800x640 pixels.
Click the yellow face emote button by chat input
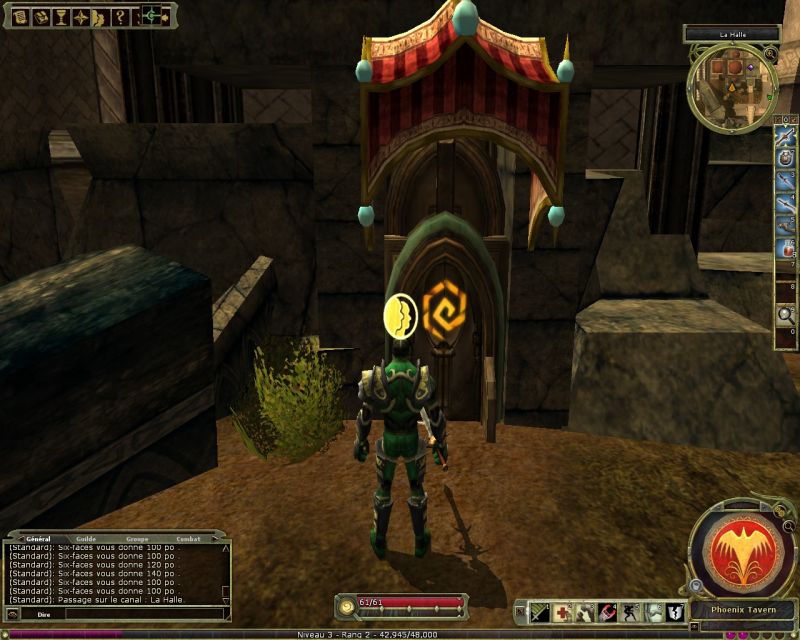pos(13,614)
